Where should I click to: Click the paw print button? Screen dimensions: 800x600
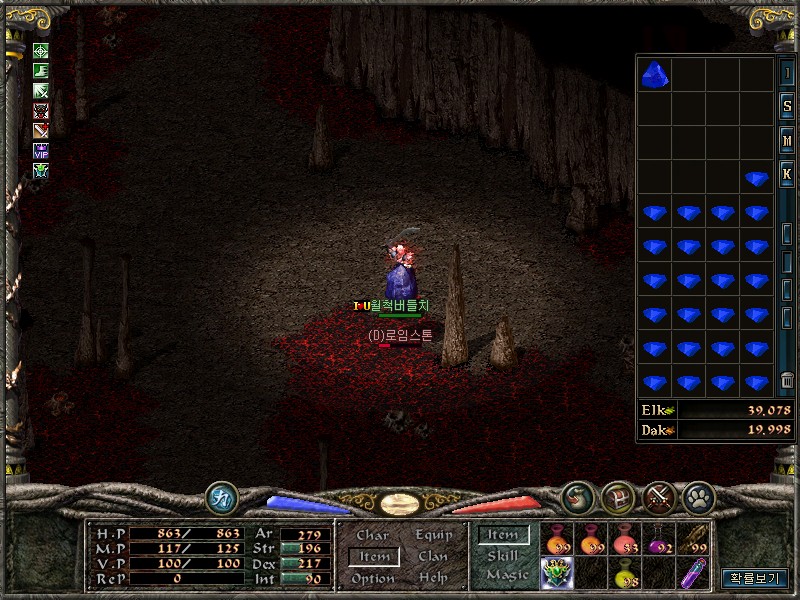[696, 496]
